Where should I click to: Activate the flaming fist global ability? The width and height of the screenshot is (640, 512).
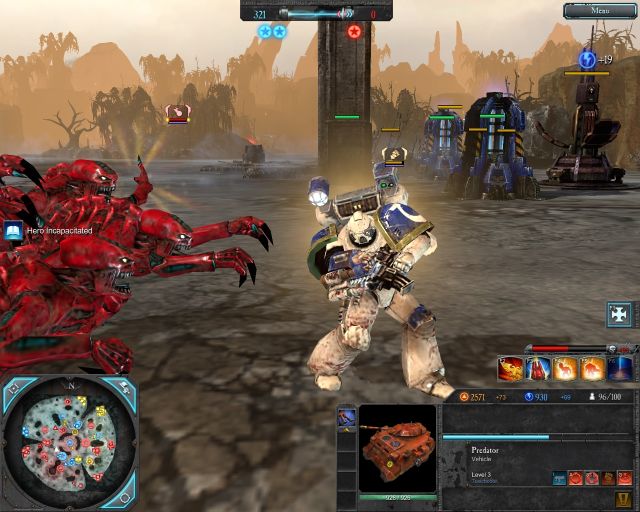tap(510, 369)
